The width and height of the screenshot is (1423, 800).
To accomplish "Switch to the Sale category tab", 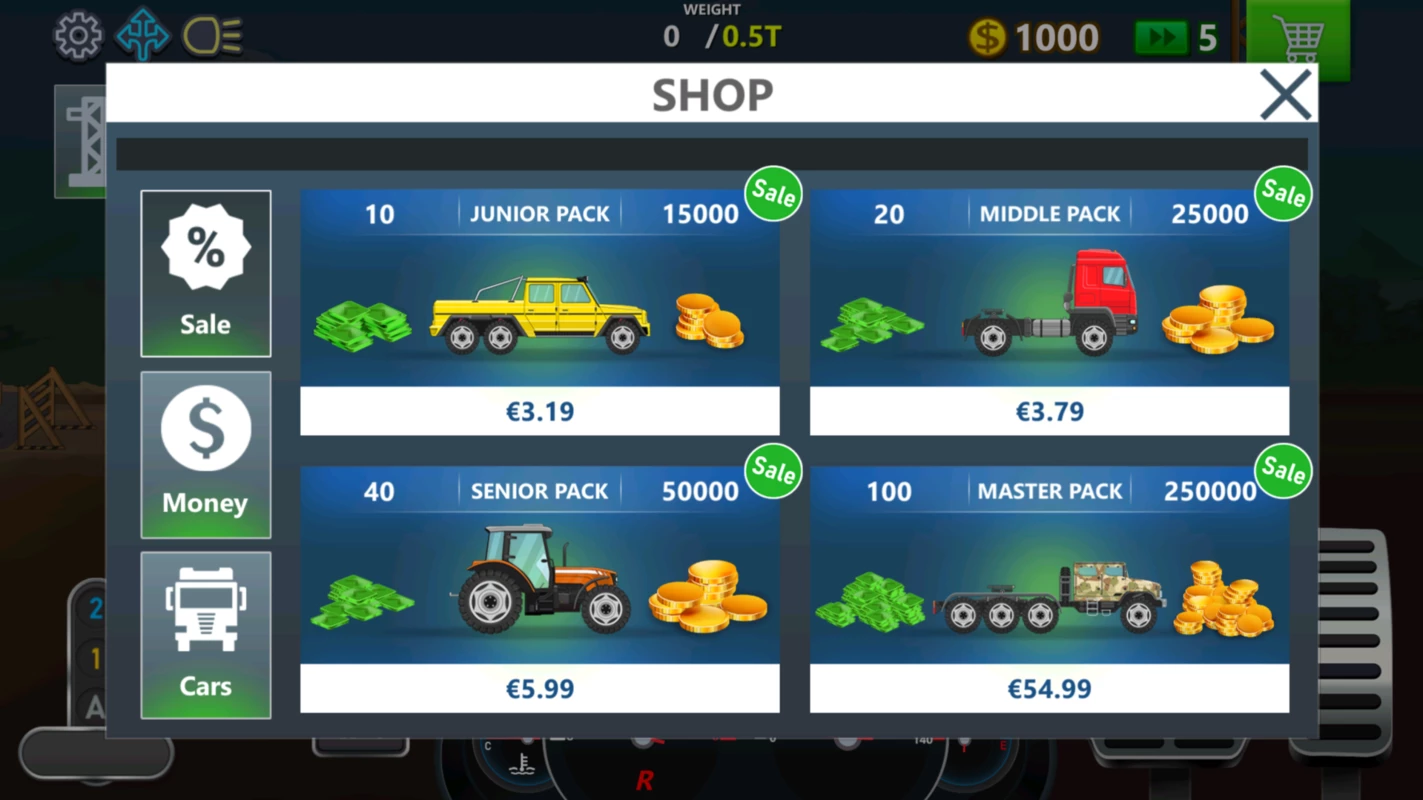I will click(x=206, y=273).
